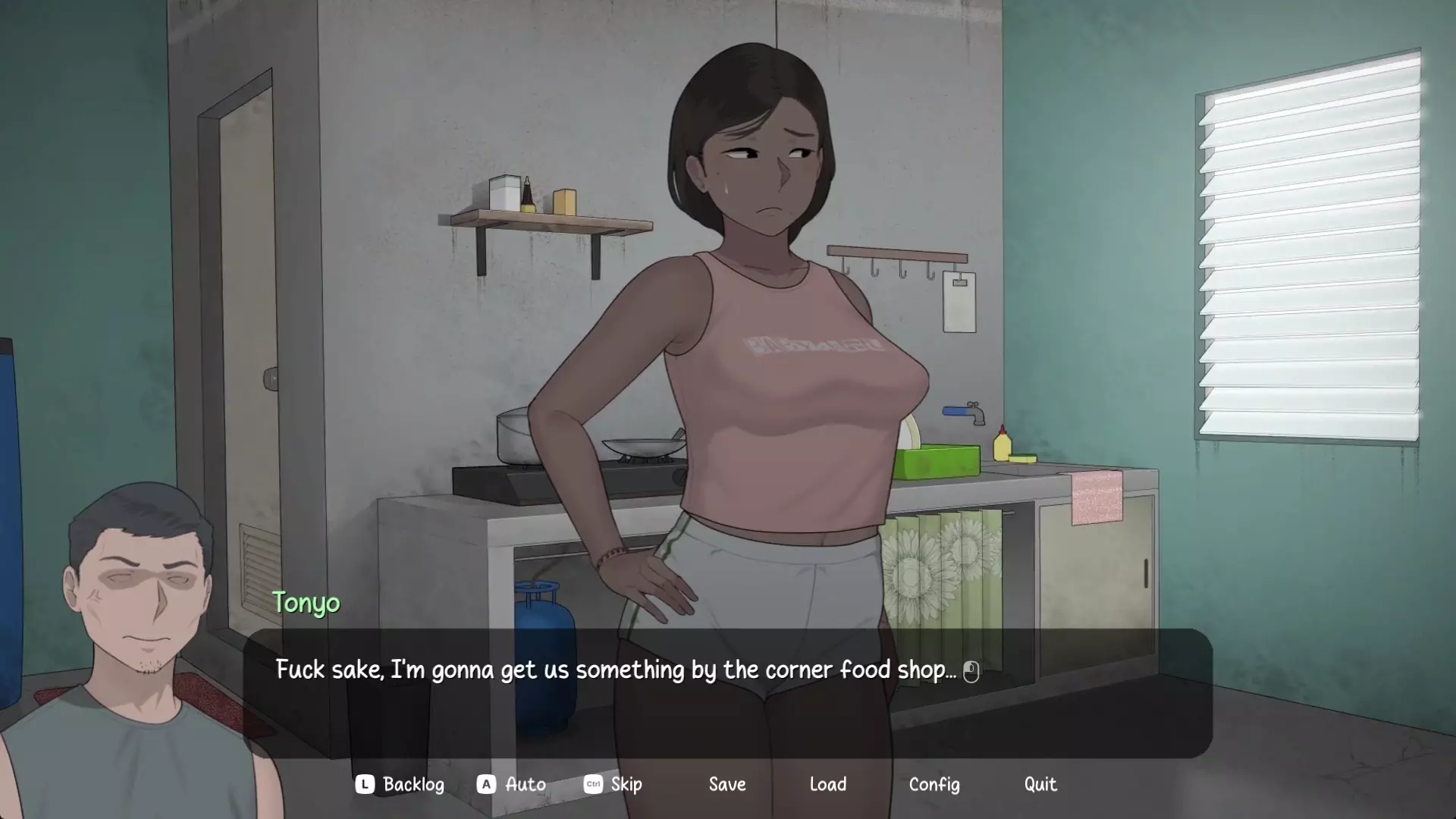Image resolution: width=1456 pixels, height=819 pixels.
Task: Open the Save menu
Action: pos(727,784)
